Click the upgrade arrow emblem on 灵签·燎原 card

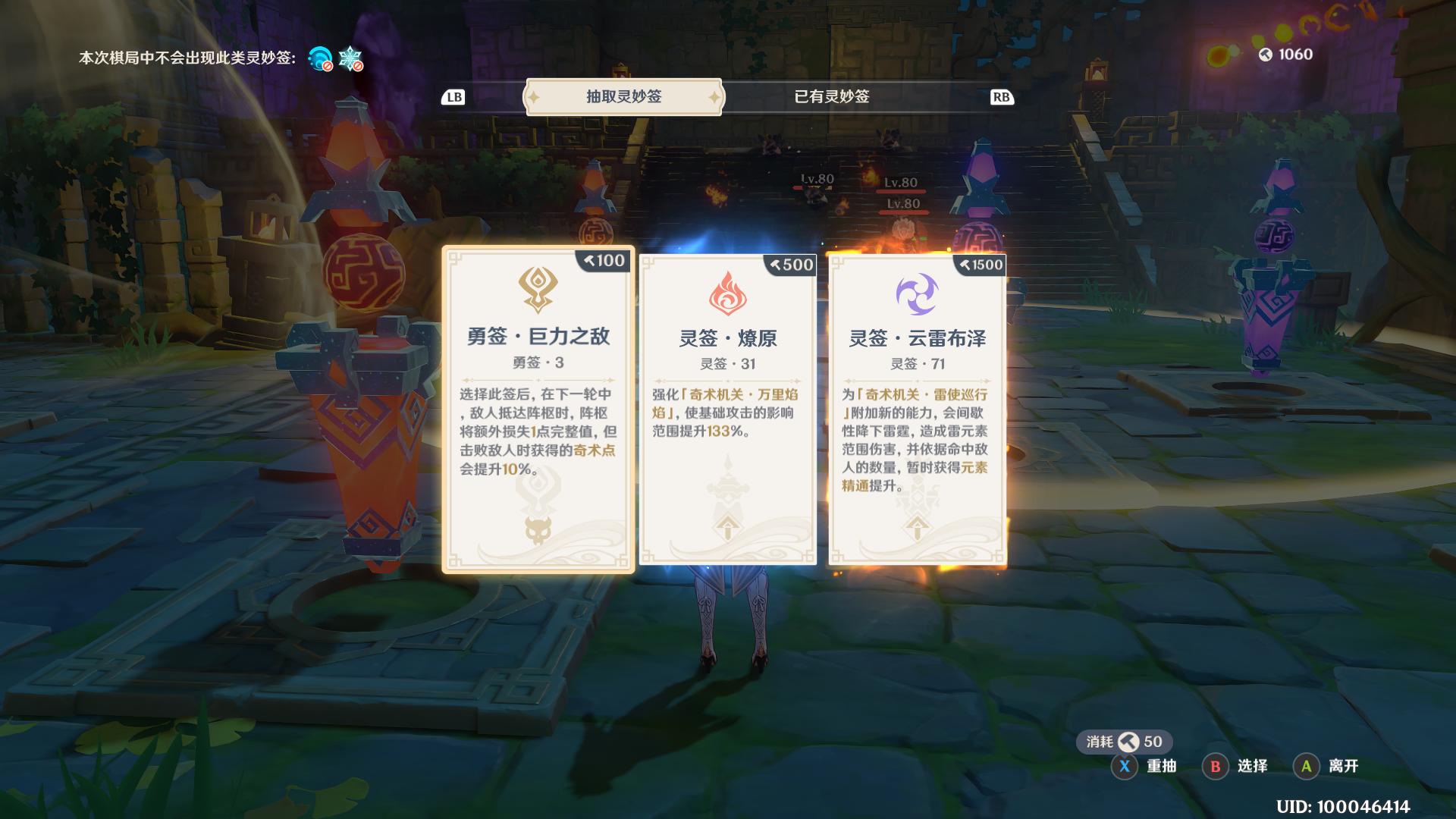pyautogui.click(x=726, y=526)
